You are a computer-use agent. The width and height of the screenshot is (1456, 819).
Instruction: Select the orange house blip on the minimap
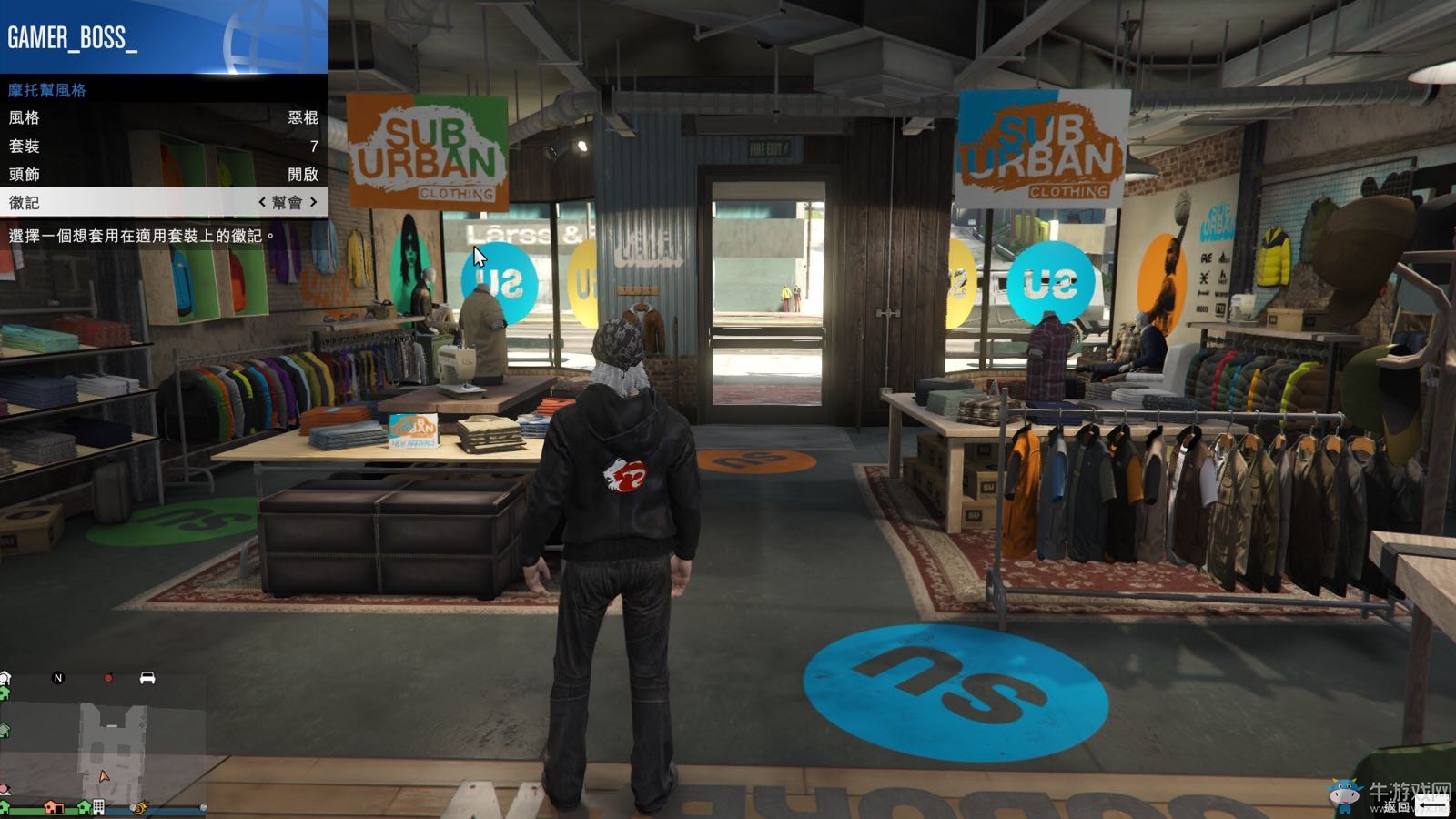(x=54, y=807)
